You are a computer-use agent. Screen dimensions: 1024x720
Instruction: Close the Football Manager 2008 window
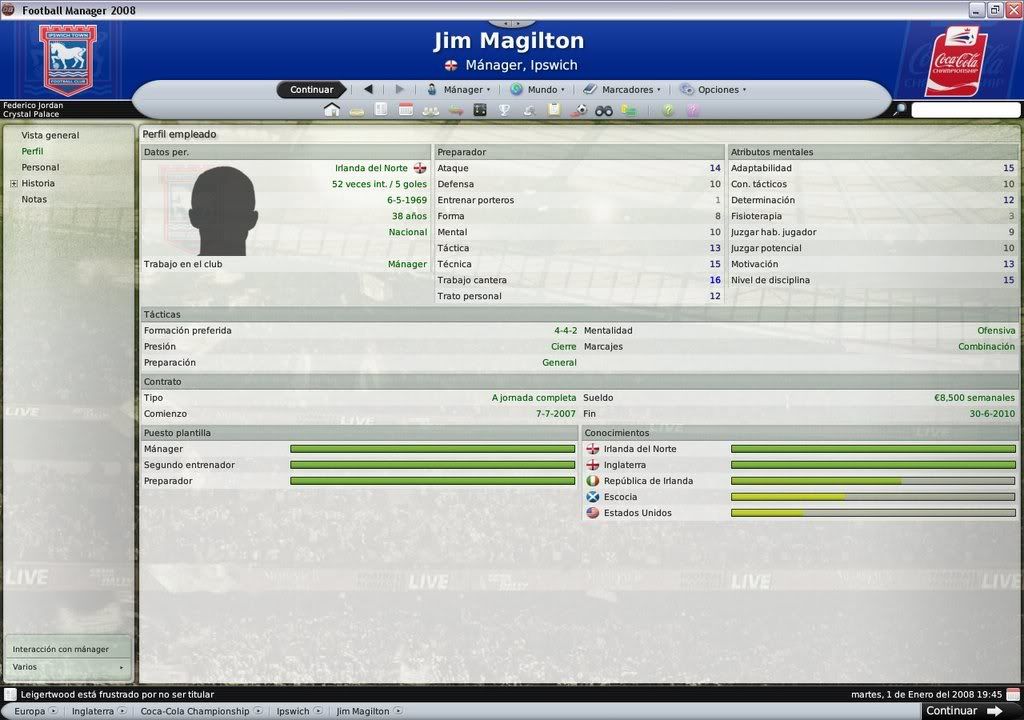click(1012, 10)
